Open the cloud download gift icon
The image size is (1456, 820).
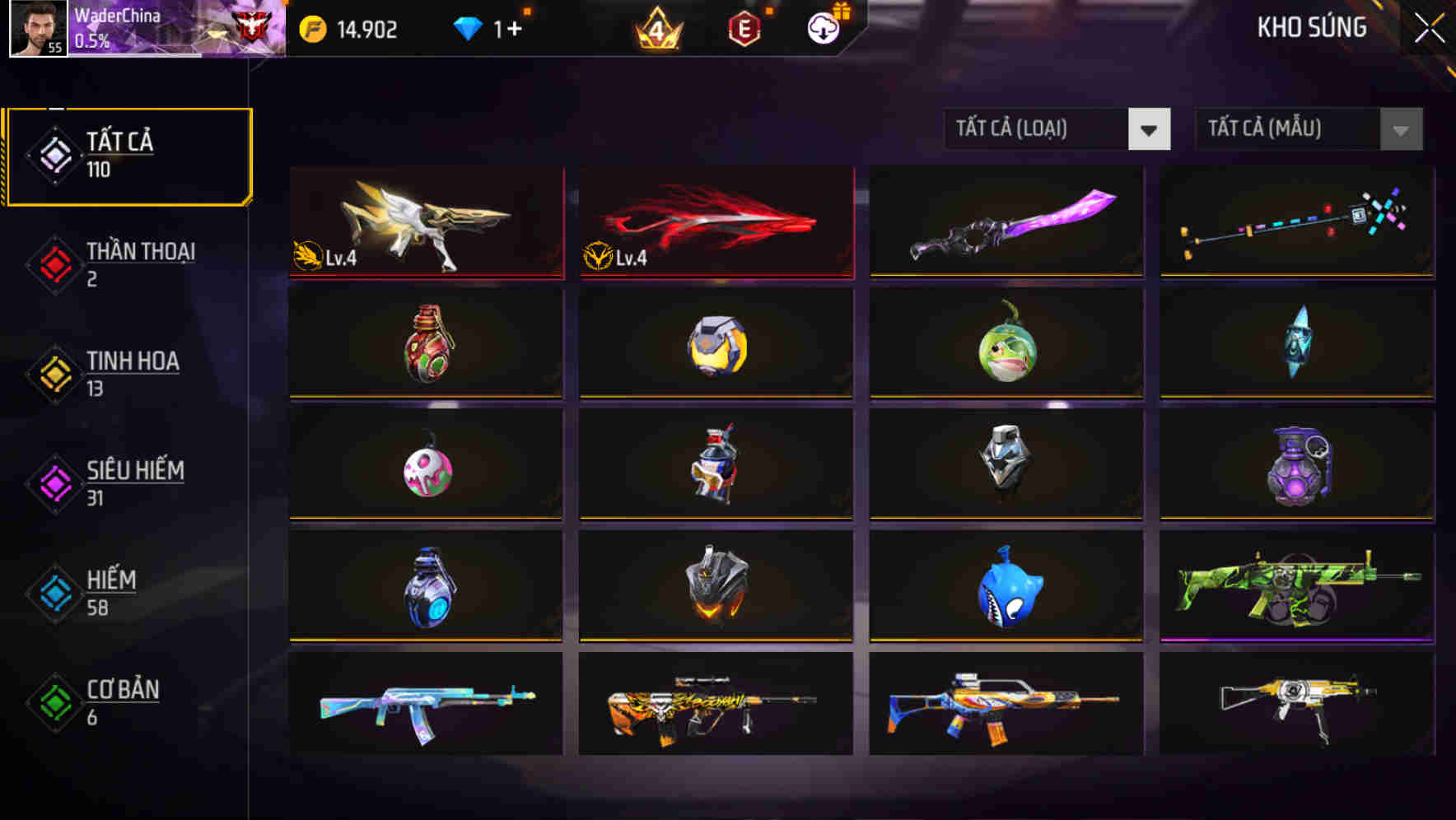[823, 28]
